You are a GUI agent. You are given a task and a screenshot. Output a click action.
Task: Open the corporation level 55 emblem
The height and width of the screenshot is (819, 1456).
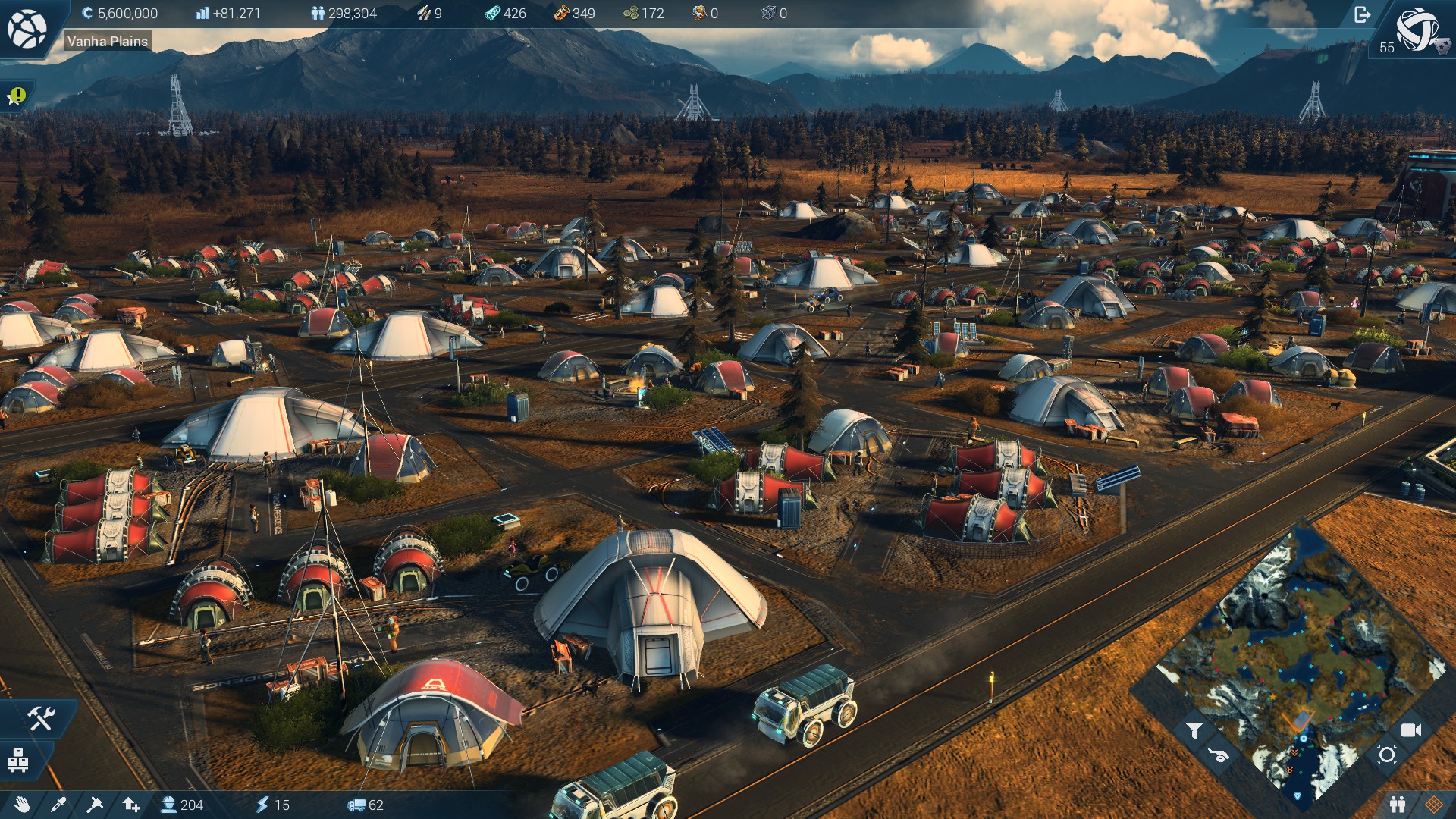tap(1417, 30)
